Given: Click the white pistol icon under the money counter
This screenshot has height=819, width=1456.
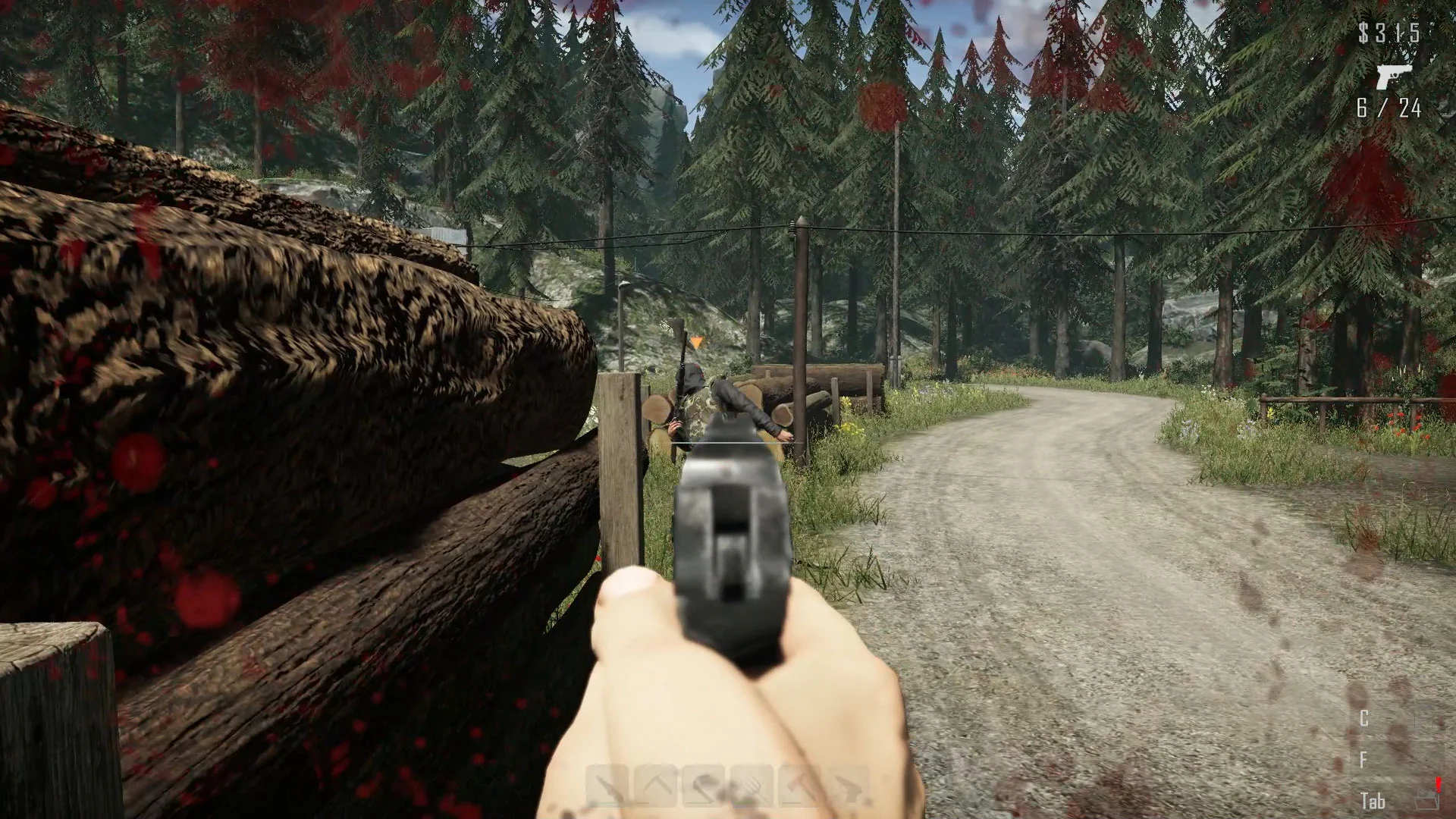Looking at the screenshot, I should coord(1395,76).
